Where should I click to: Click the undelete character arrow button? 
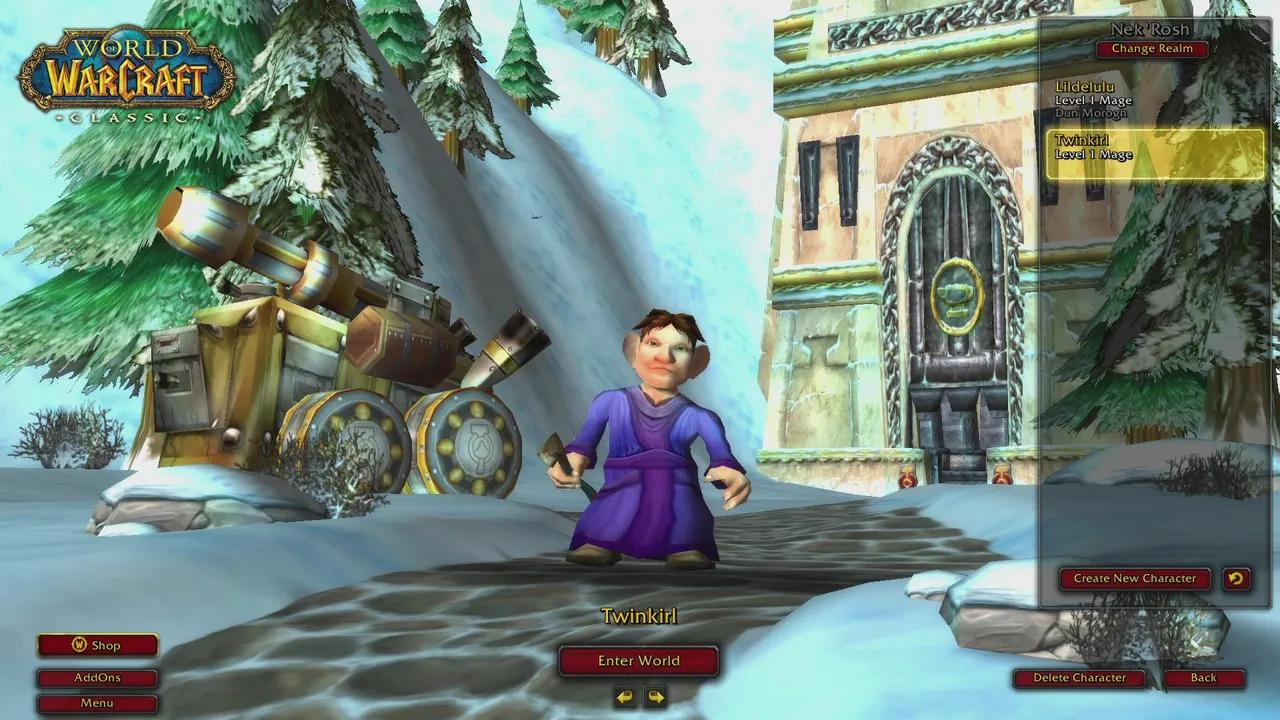point(1236,578)
